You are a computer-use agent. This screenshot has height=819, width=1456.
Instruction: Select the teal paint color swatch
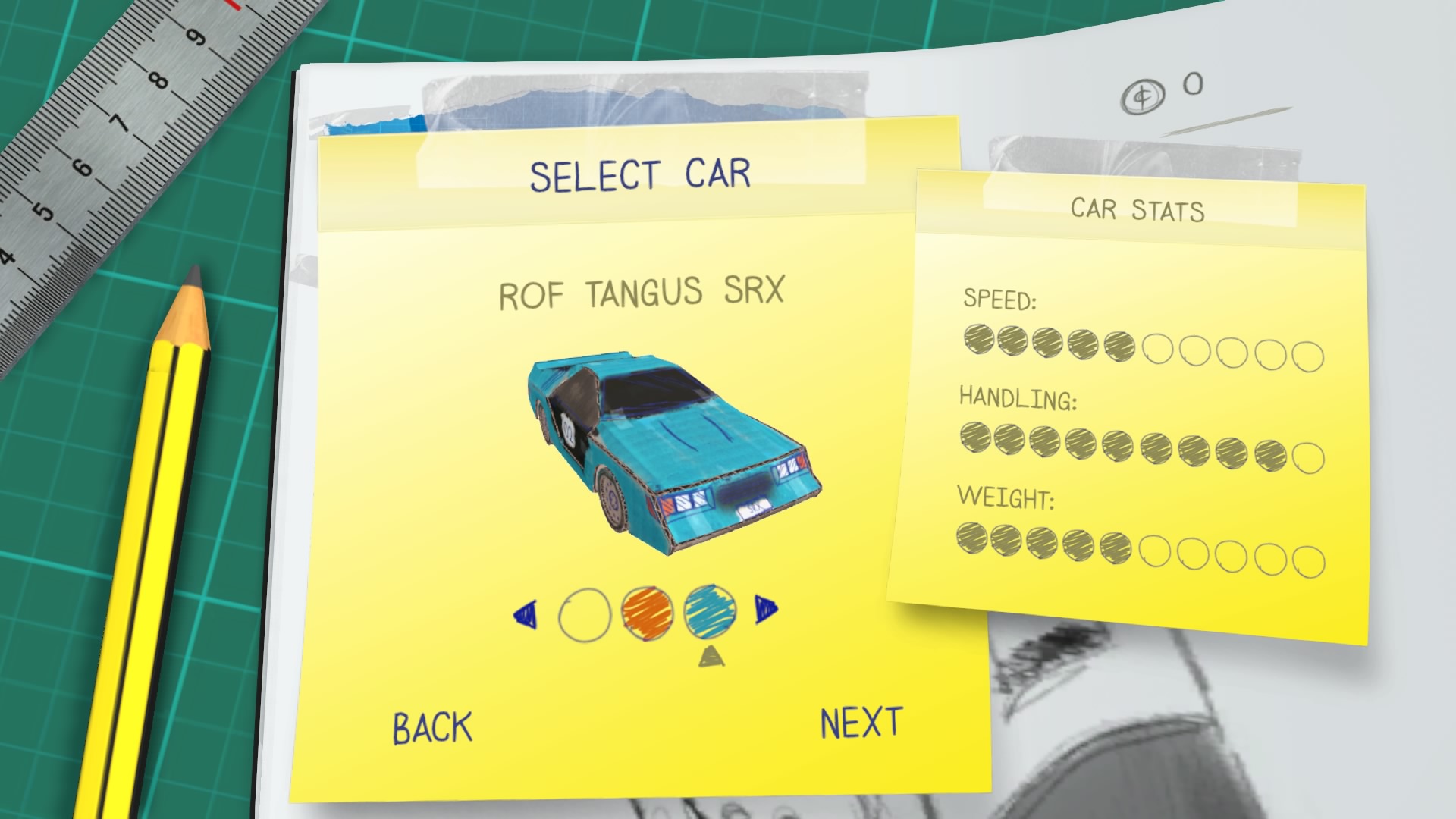710,610
